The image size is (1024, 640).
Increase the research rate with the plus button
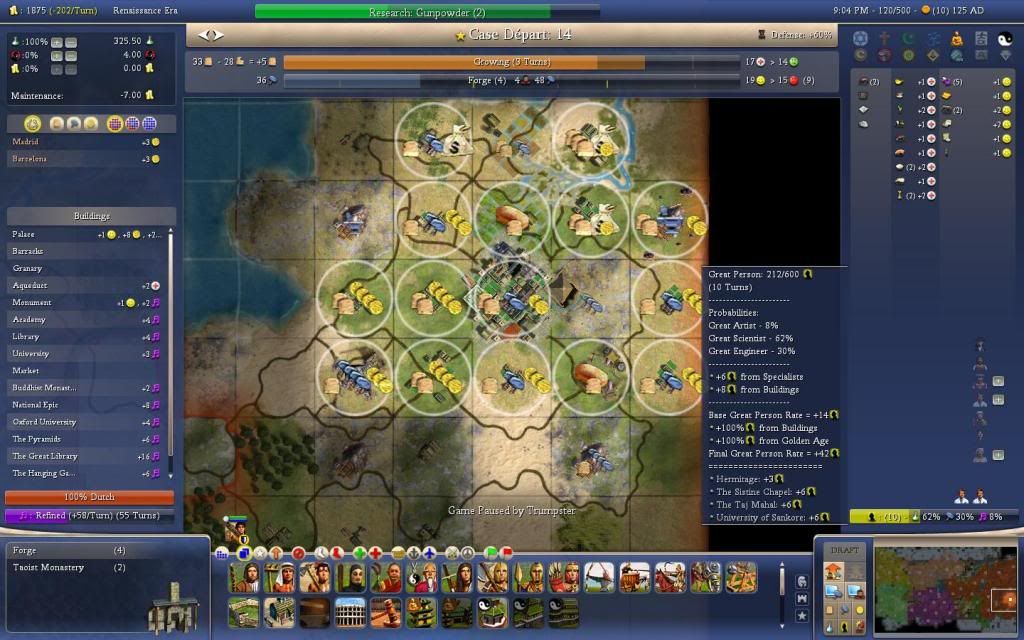point(56,42)
